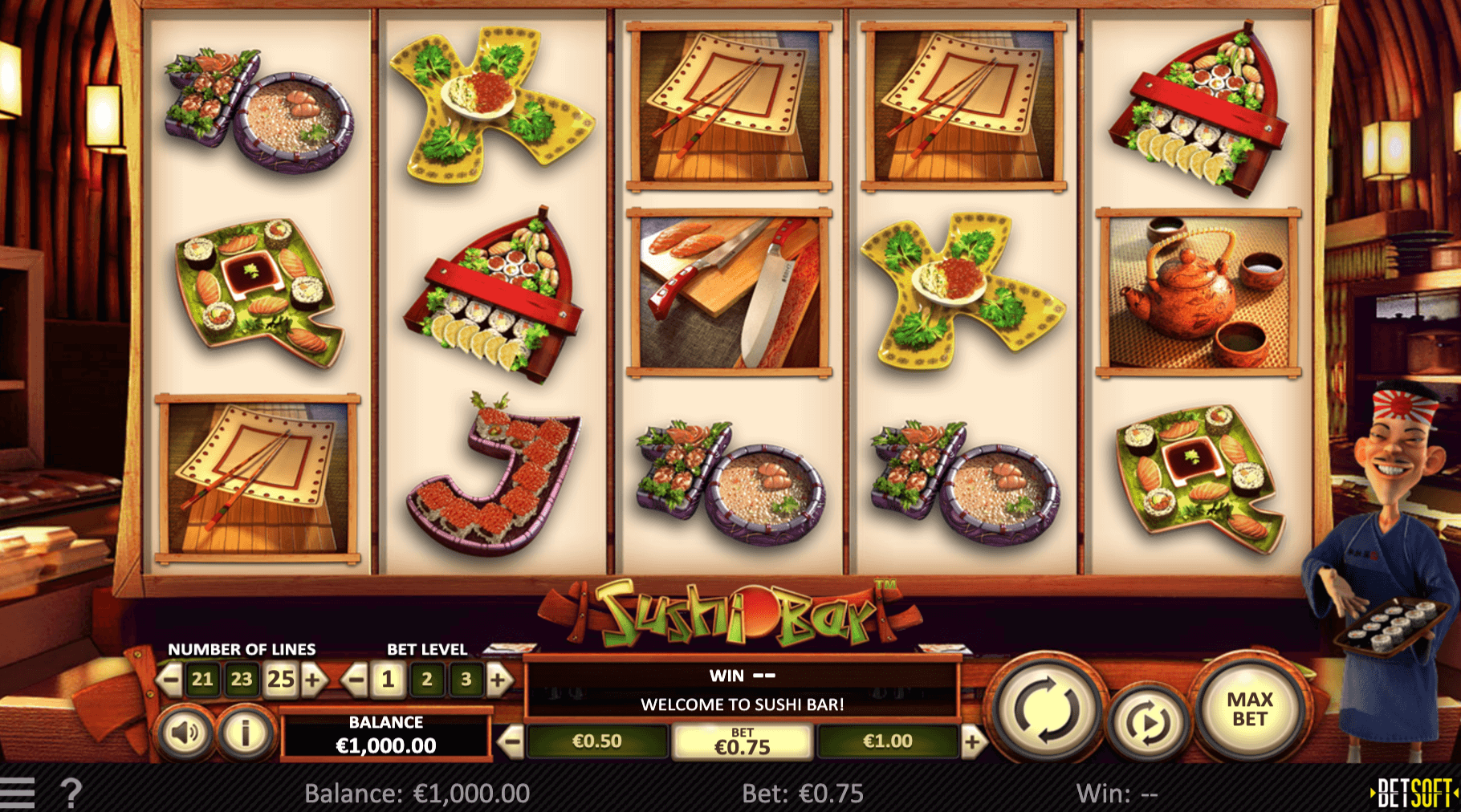Image resolution: width=1461 pixels, height=812 pixels.
Task: Toggle sound with the speaker button
Action: (x=185, y=733)
